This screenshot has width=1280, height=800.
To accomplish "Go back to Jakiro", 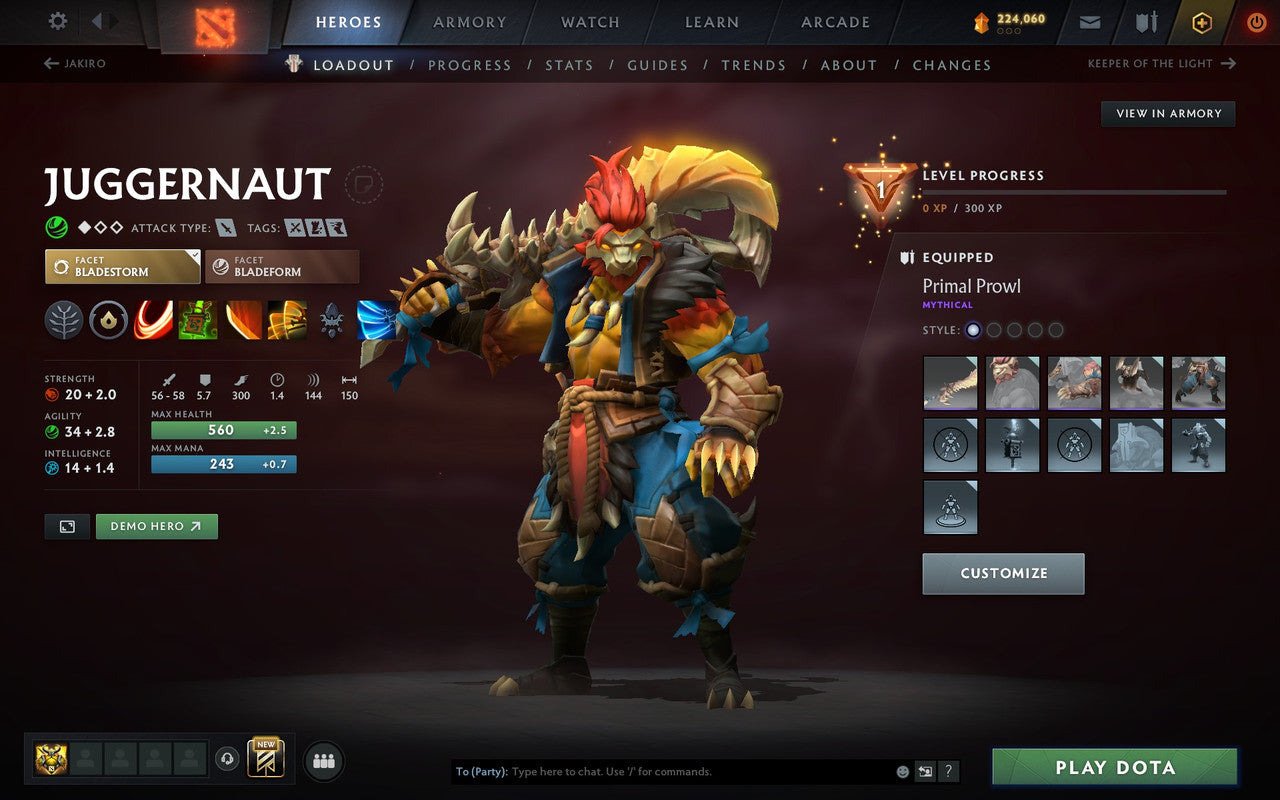I will [75, 63].
